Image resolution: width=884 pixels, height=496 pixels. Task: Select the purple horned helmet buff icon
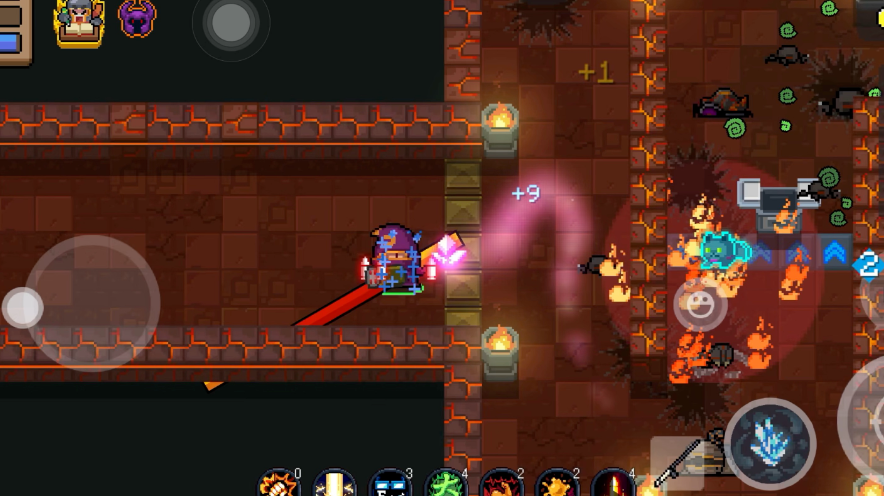pyautogui.click(x=137, y=18)
